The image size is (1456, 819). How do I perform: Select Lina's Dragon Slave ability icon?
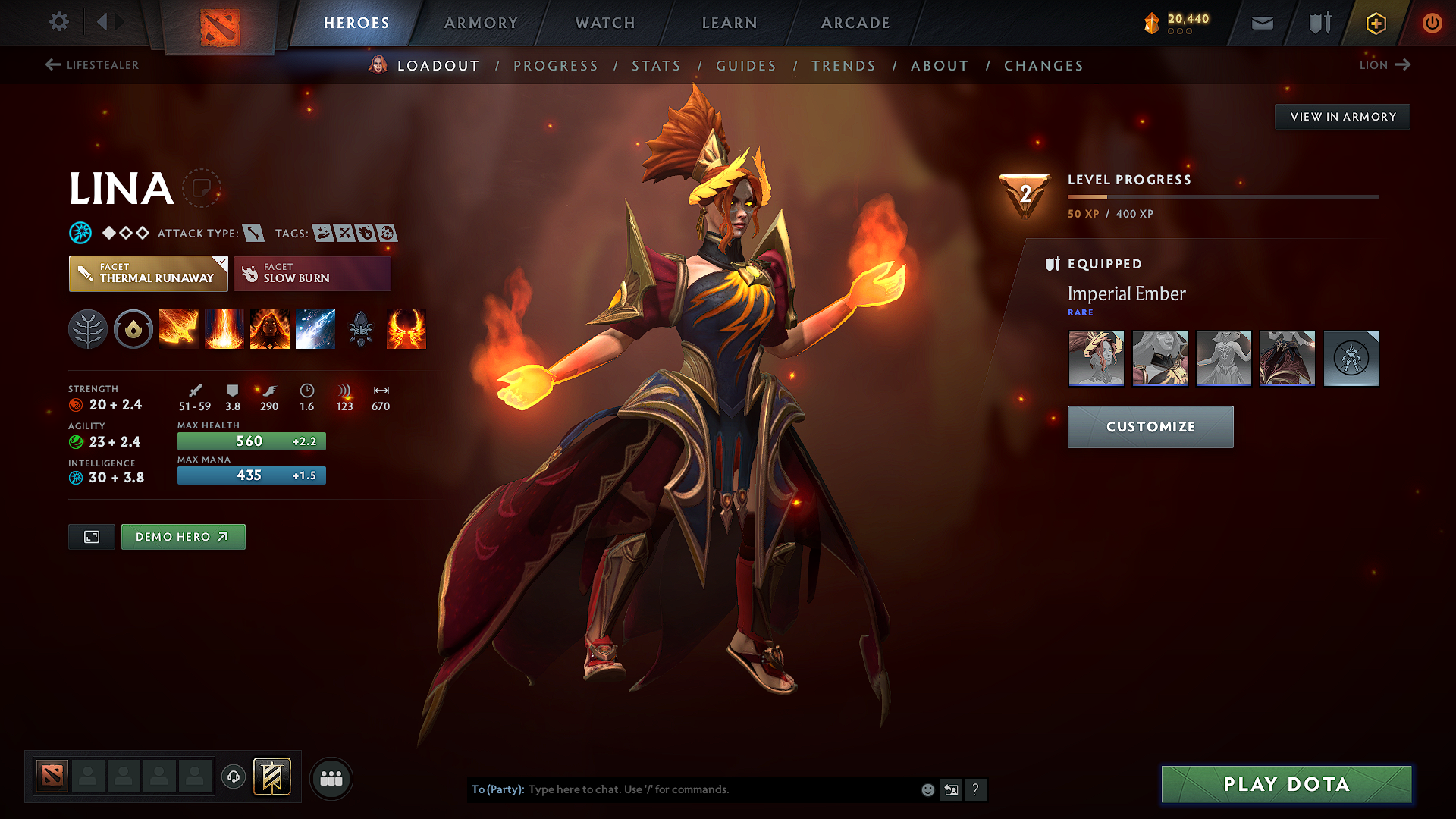pyautogui.click(x=179, y=329)
